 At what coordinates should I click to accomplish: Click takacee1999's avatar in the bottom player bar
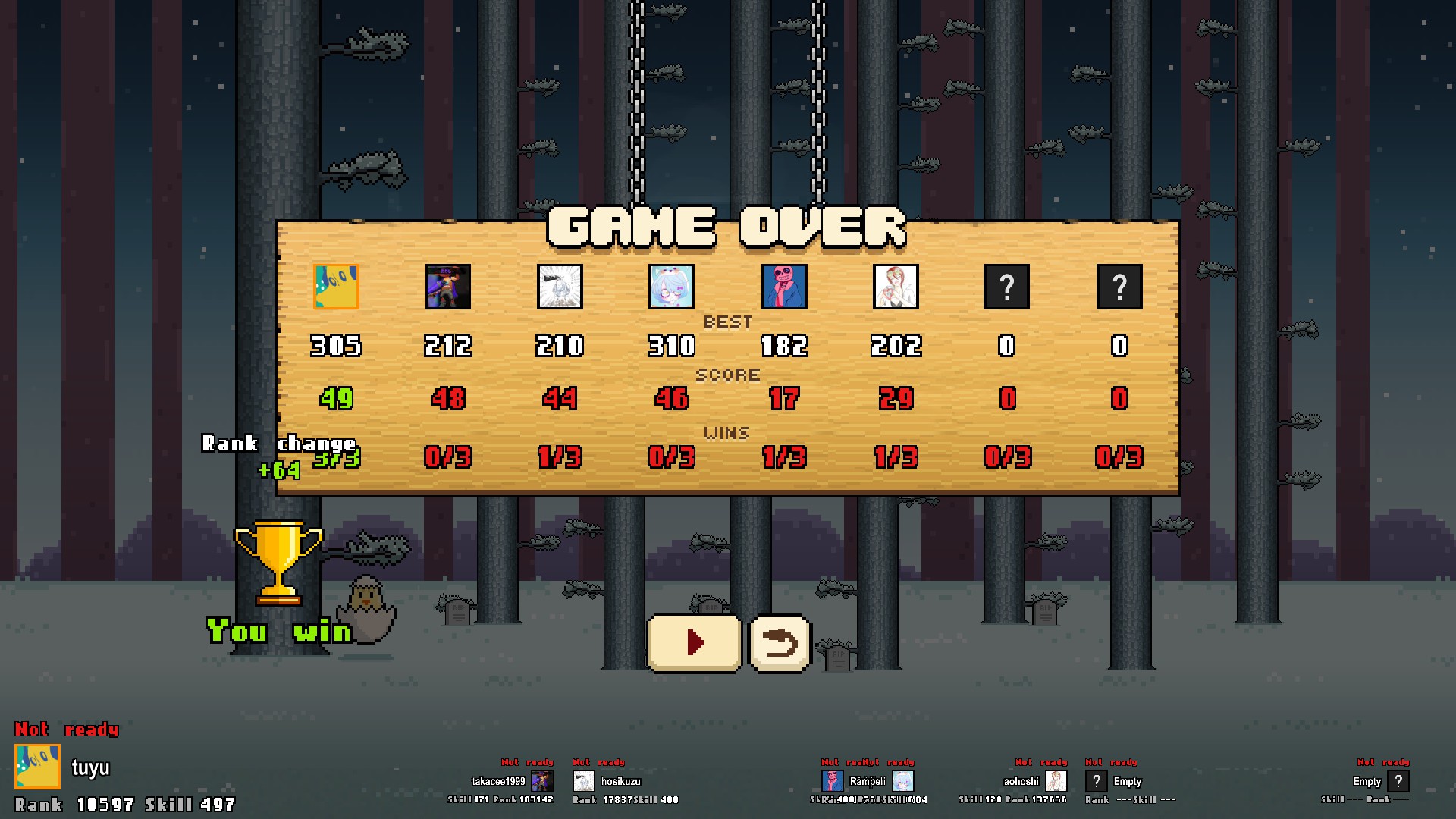(544, 782)
